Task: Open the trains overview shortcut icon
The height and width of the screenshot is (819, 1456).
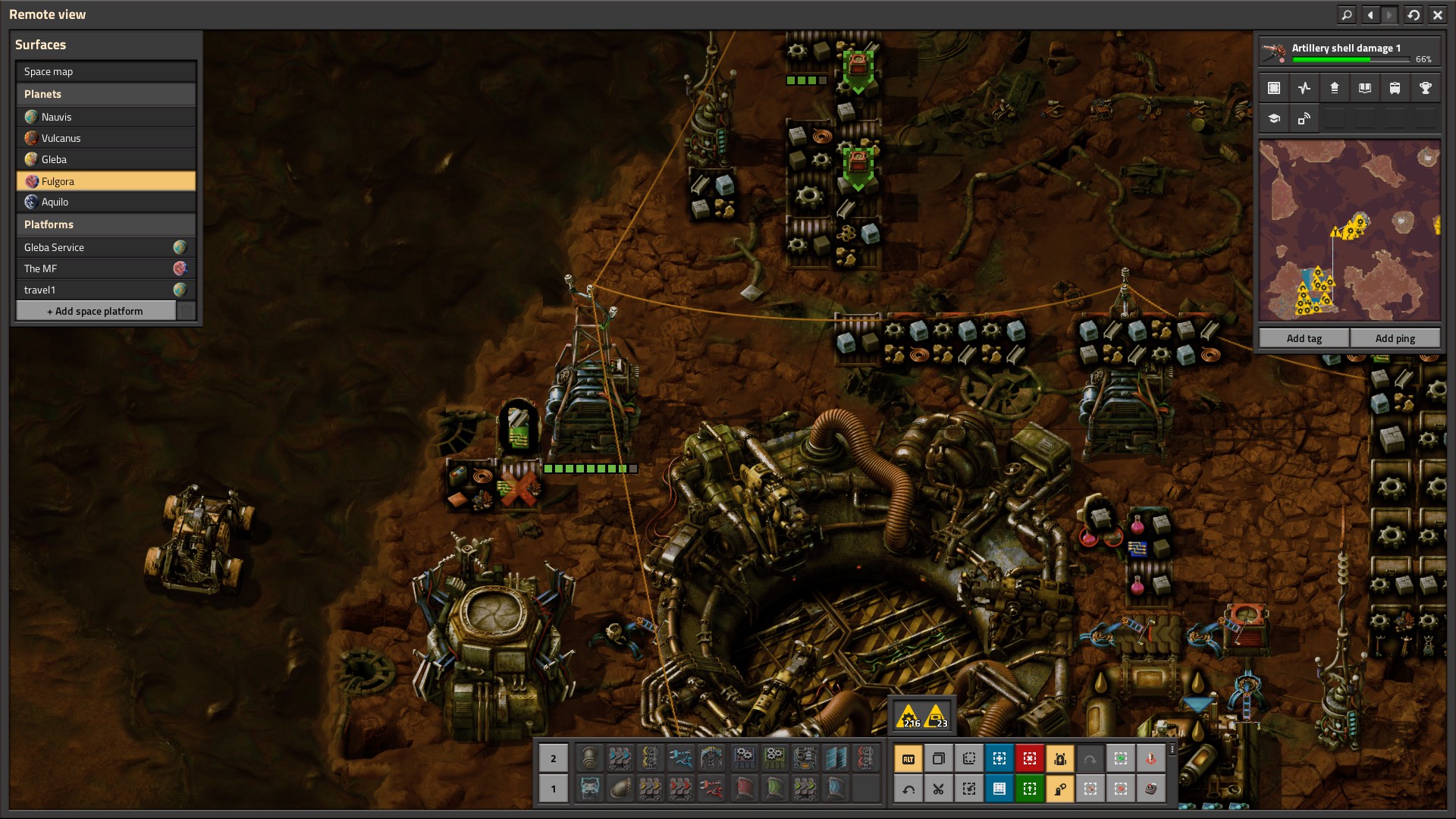Action: [1395, 88]
